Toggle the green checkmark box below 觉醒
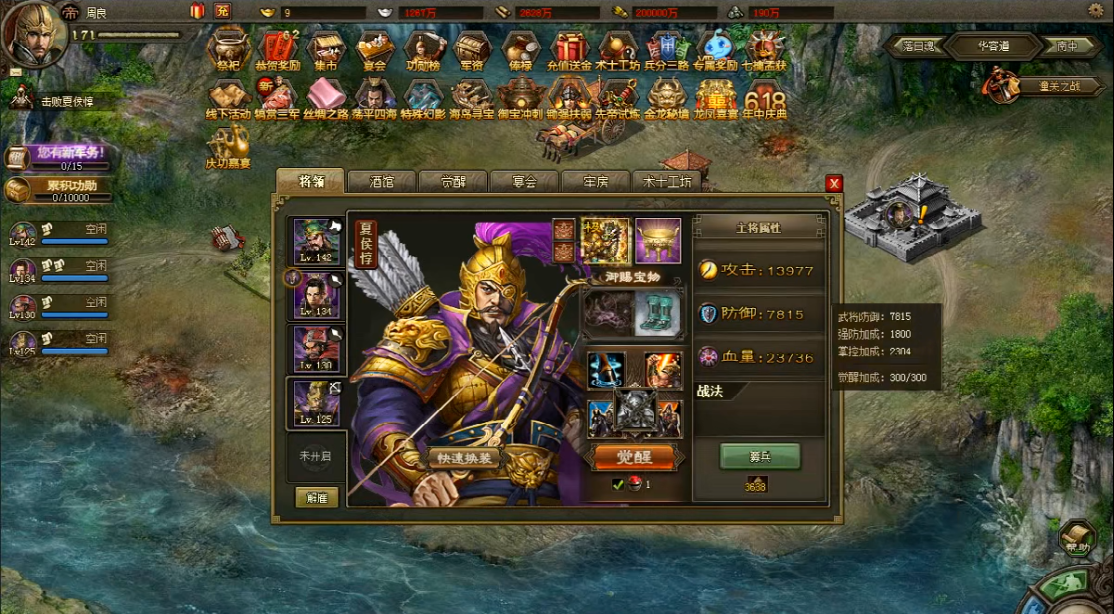 click(618, 485)
